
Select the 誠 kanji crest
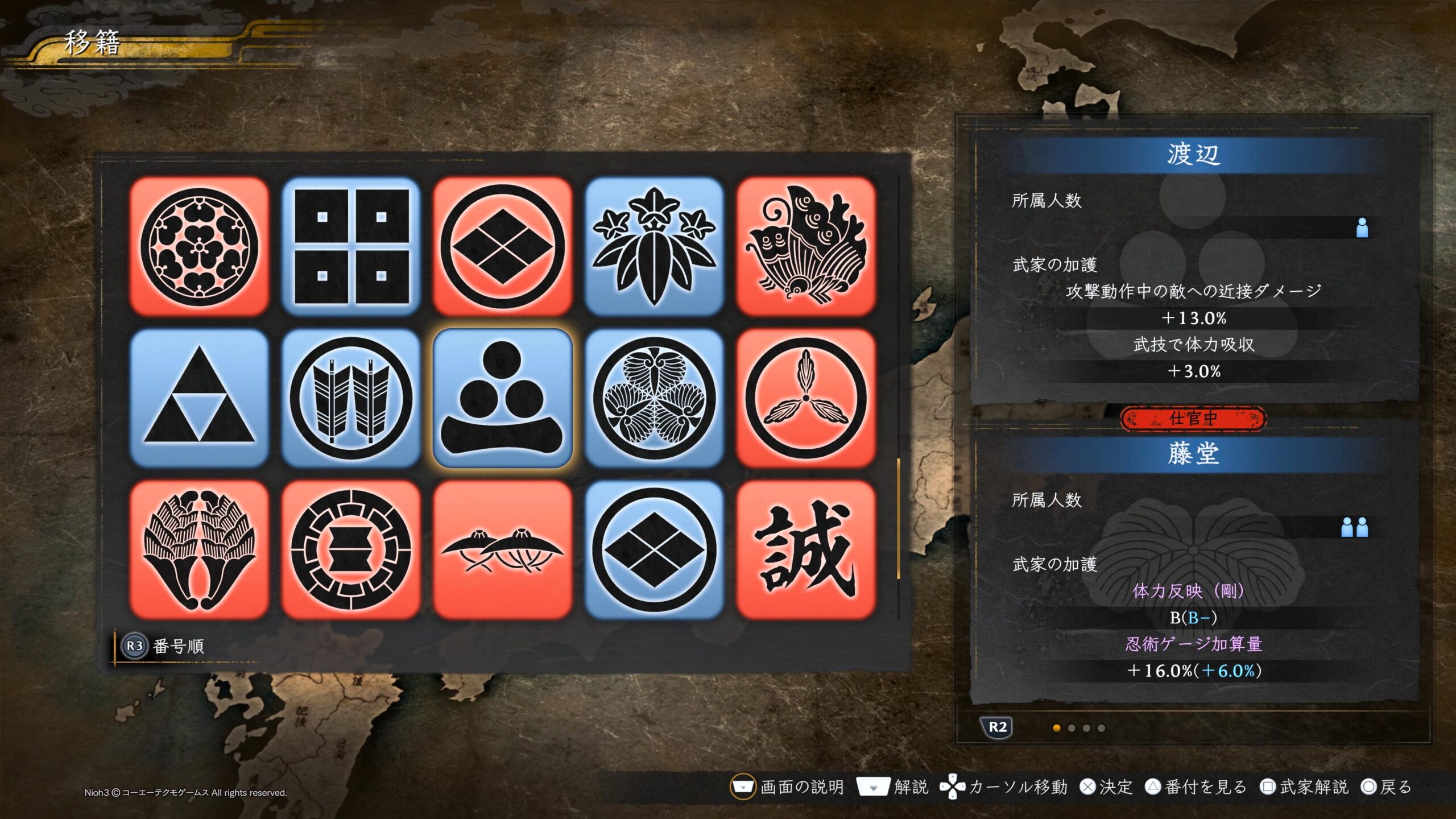pyautogui.click(x=806, y=550)
